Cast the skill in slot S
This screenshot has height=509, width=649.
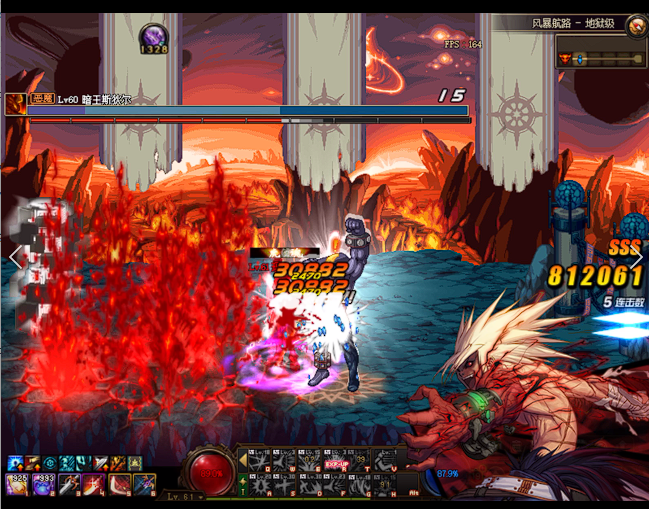282,487
